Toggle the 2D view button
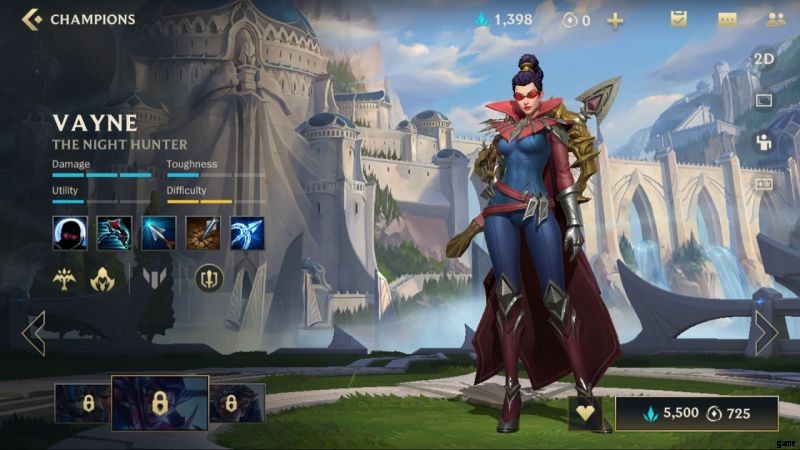 pos(764,58)
